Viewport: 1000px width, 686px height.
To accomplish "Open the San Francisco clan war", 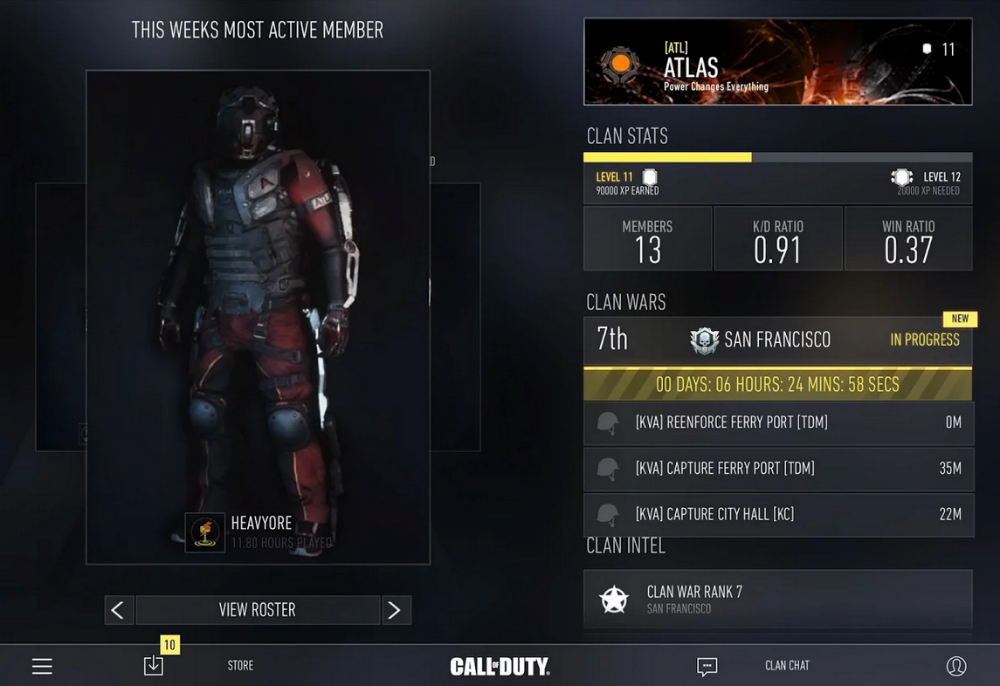I will click(777, 340).
